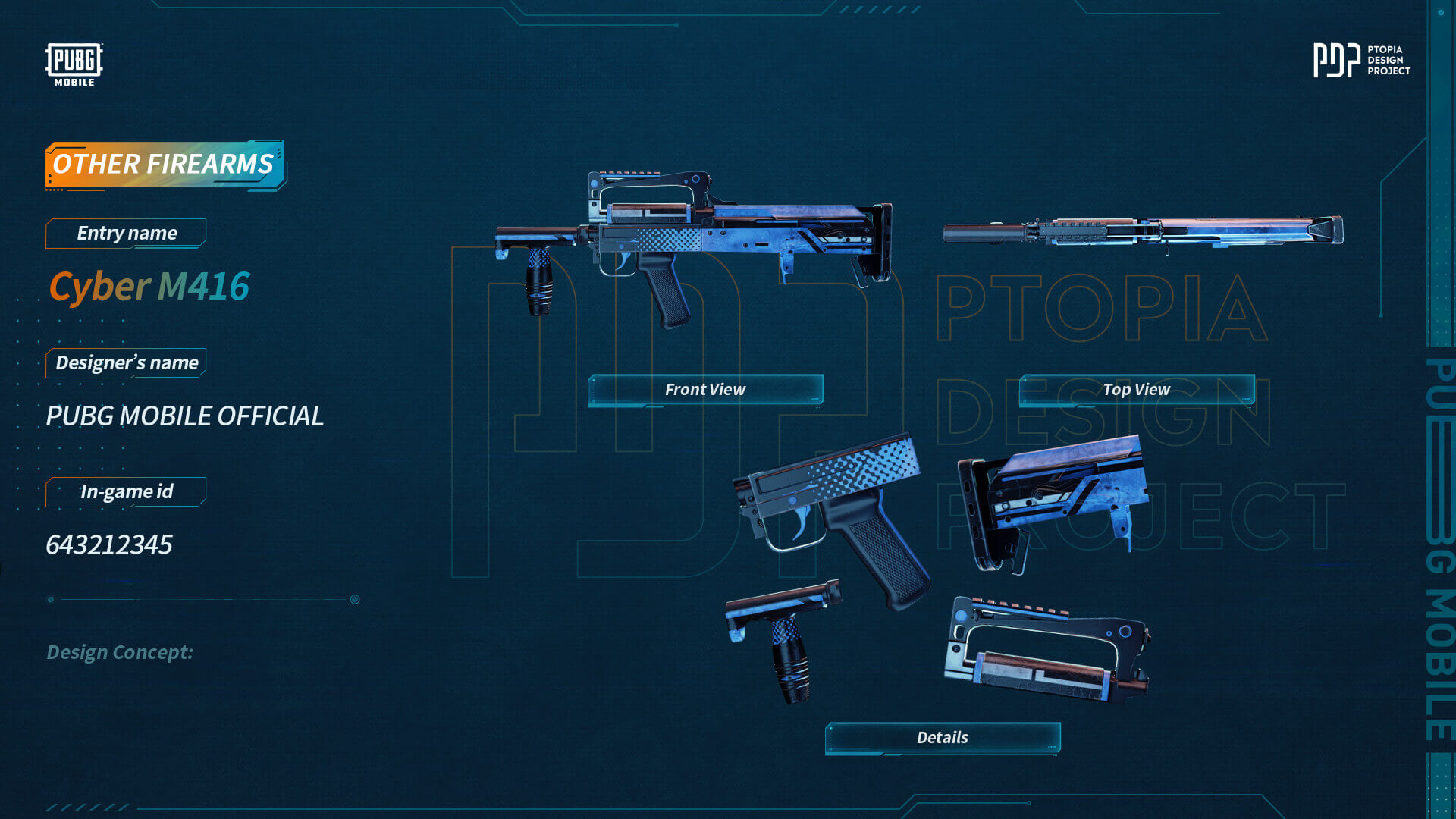
Task: Click the Ptopia Design Project logo
Action: click(x=1361, y=60)
